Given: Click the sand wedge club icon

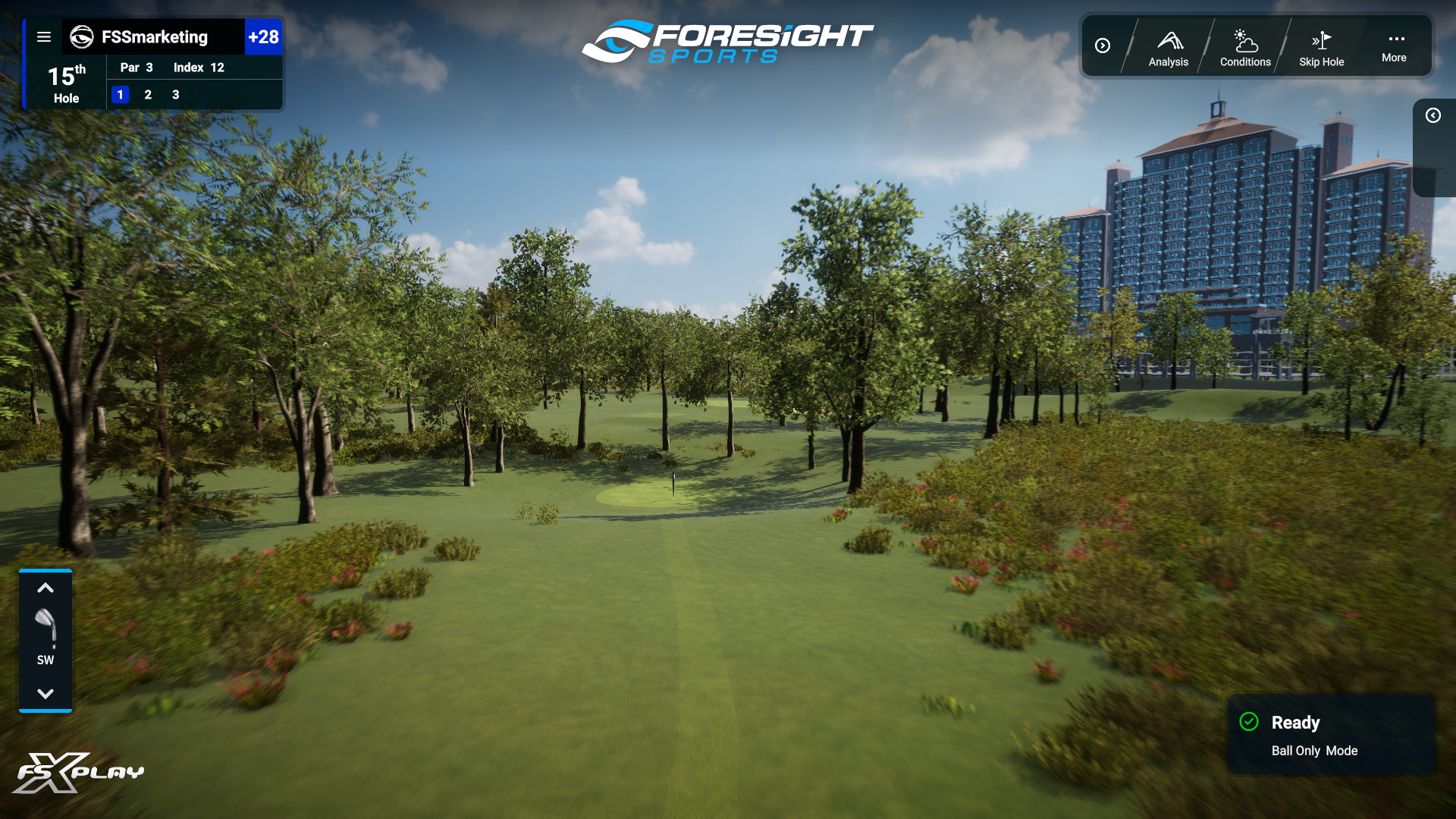Looking at the screenshot, I should [x=45, y=627].
